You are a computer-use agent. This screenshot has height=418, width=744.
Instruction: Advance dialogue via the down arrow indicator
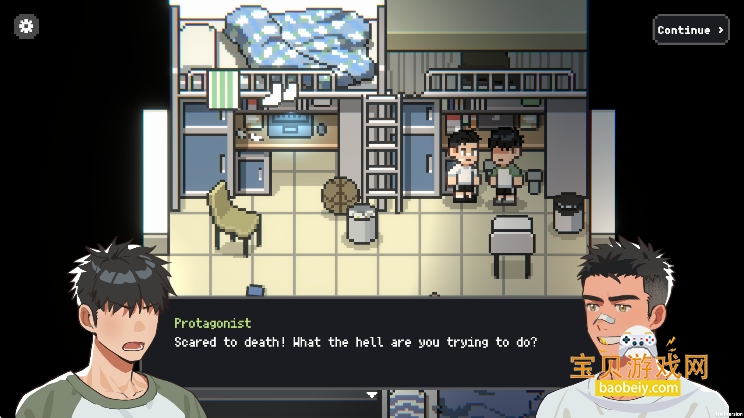click(x=372, y=395)
